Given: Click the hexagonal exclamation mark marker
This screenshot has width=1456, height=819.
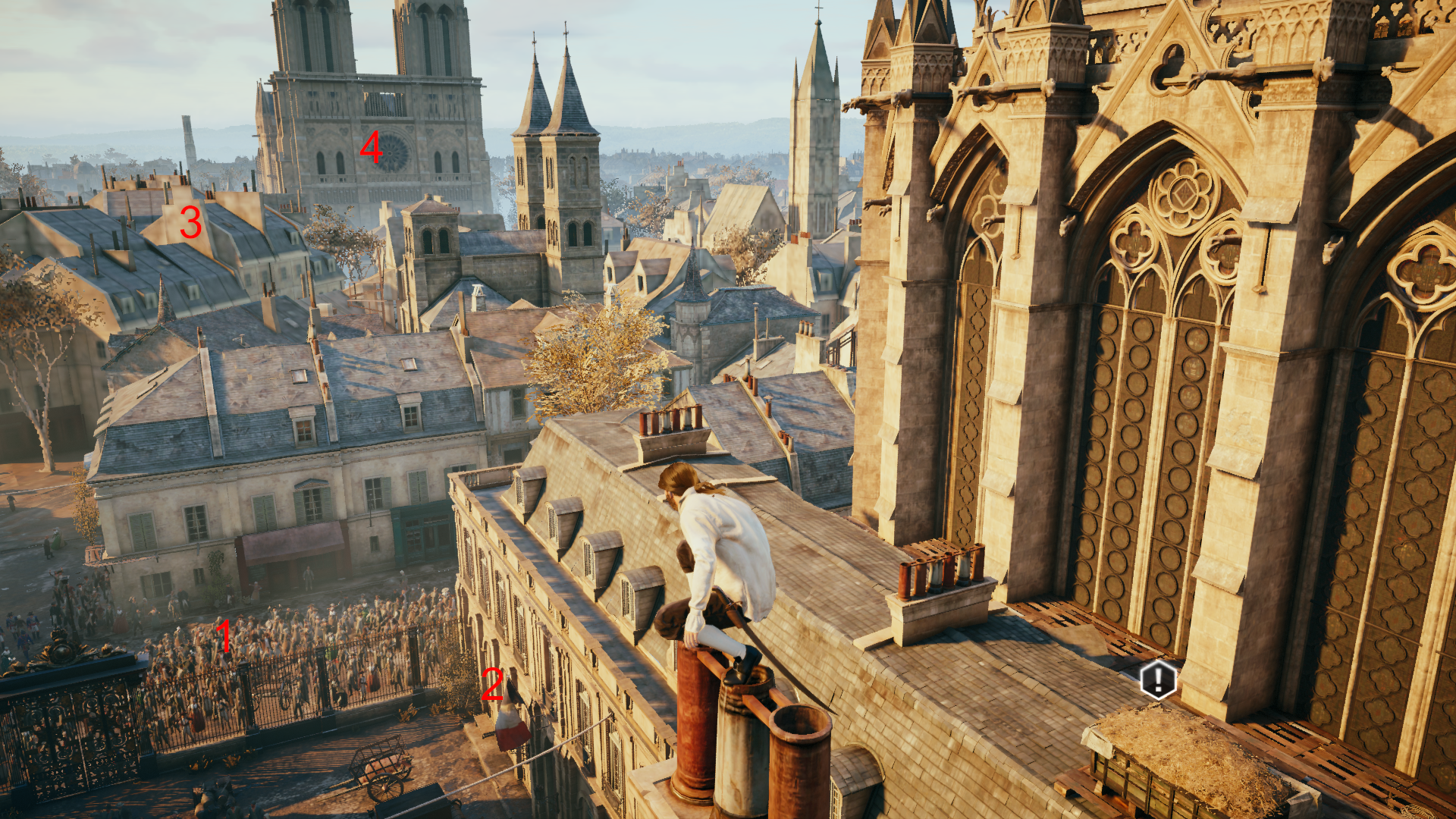Looking at the screenshot, I should point(1158,679).
